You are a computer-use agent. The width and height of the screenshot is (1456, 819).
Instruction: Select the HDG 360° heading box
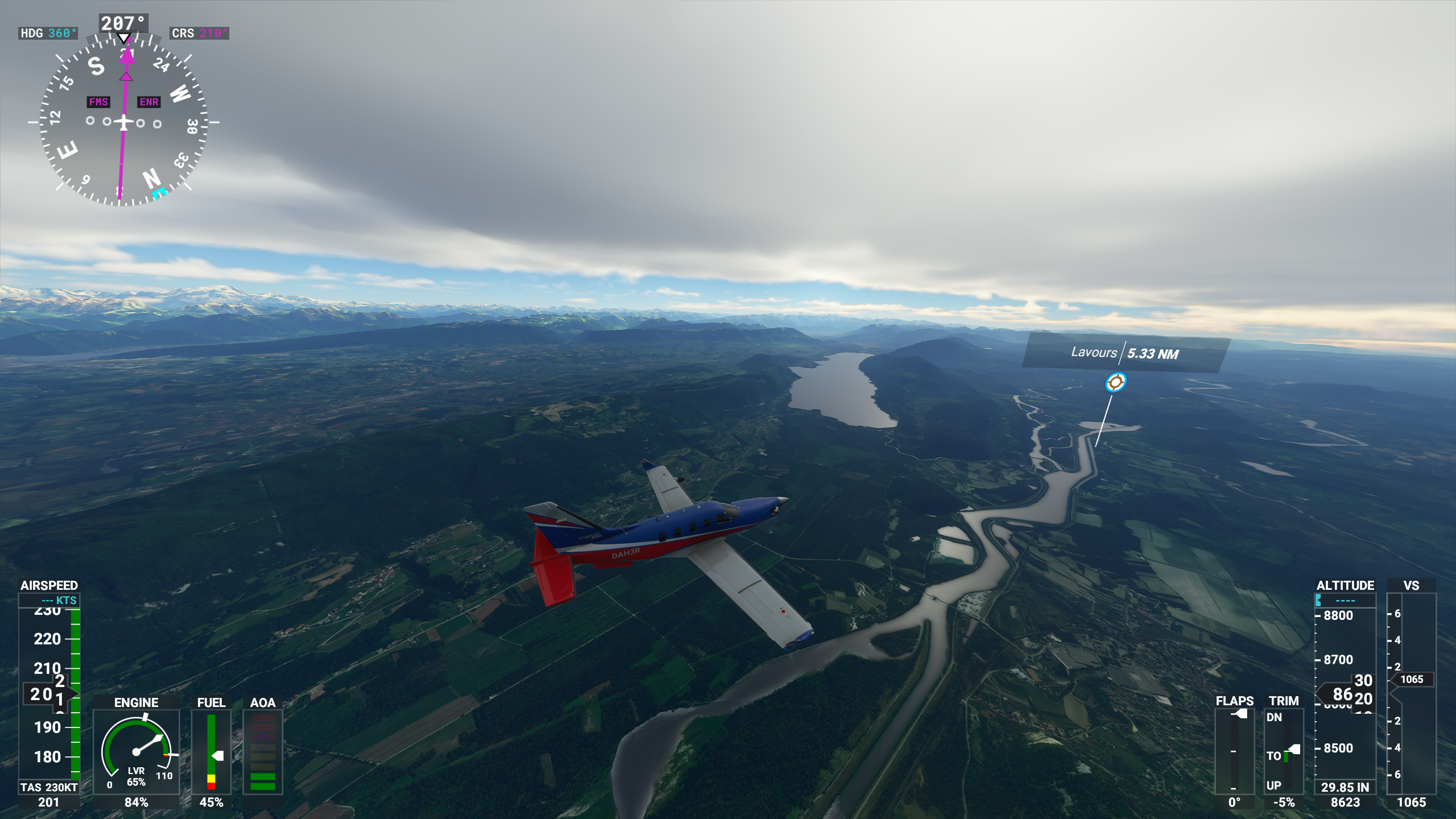pos(48,33)
